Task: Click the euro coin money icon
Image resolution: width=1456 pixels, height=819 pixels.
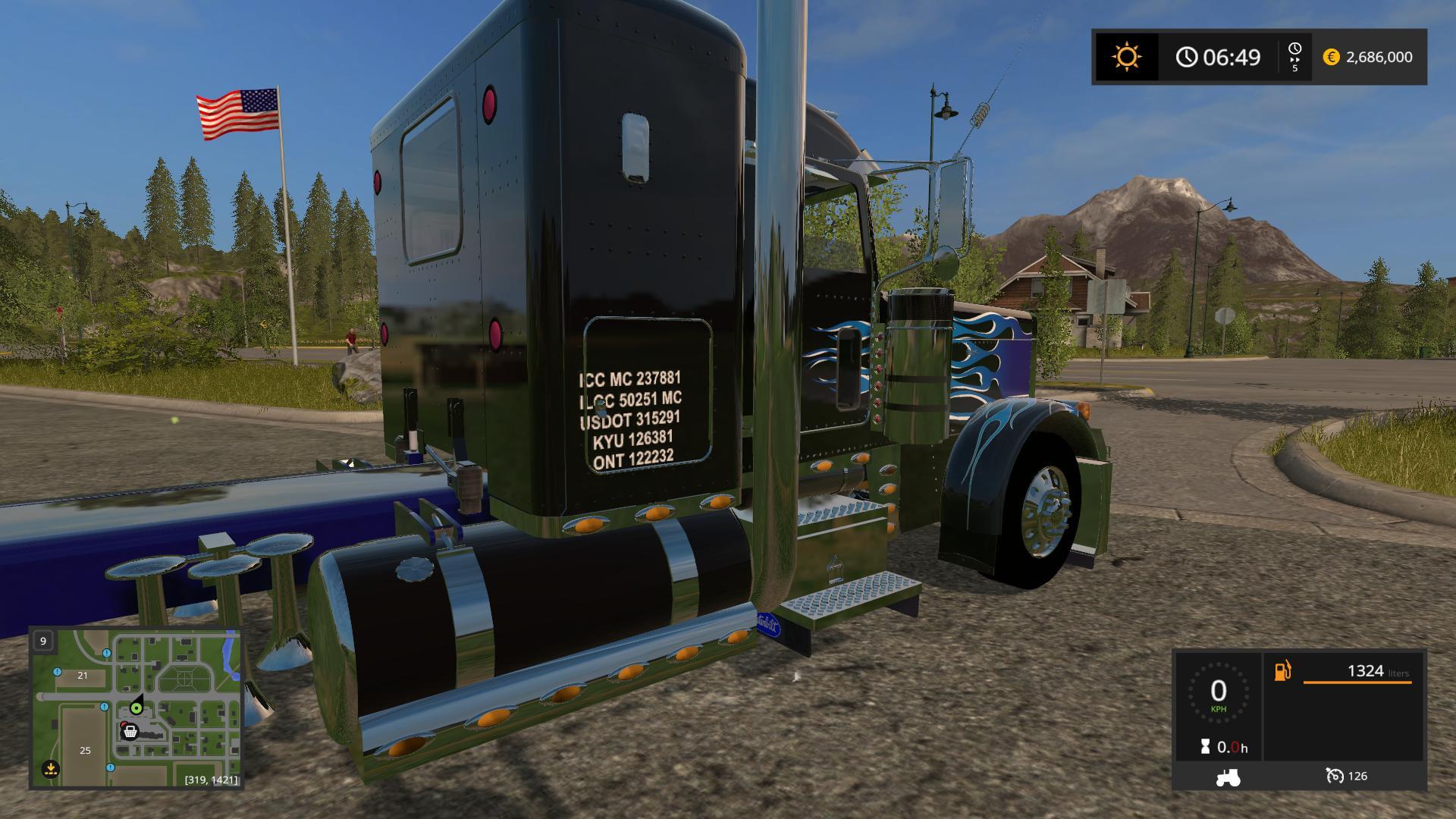Action: point(1331,57)
